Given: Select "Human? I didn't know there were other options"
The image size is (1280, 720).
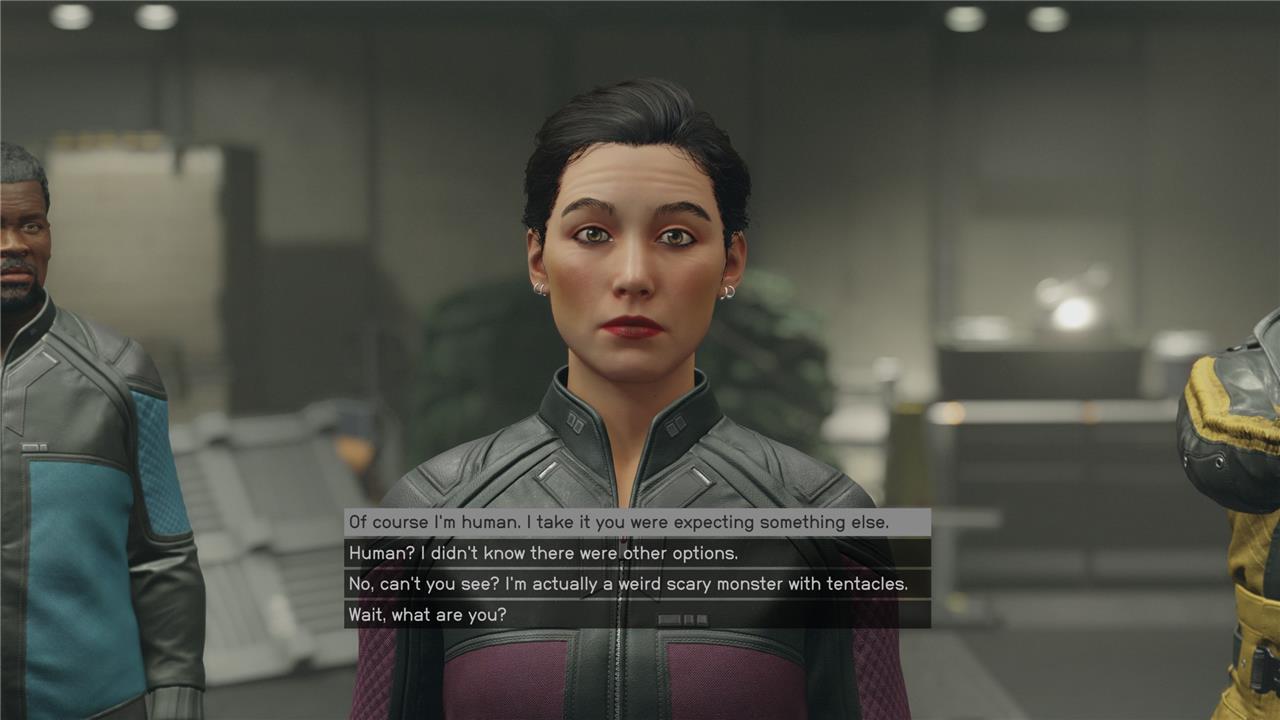Looking at the screenshot, I should pyautogui.click(x=543, y=553).
